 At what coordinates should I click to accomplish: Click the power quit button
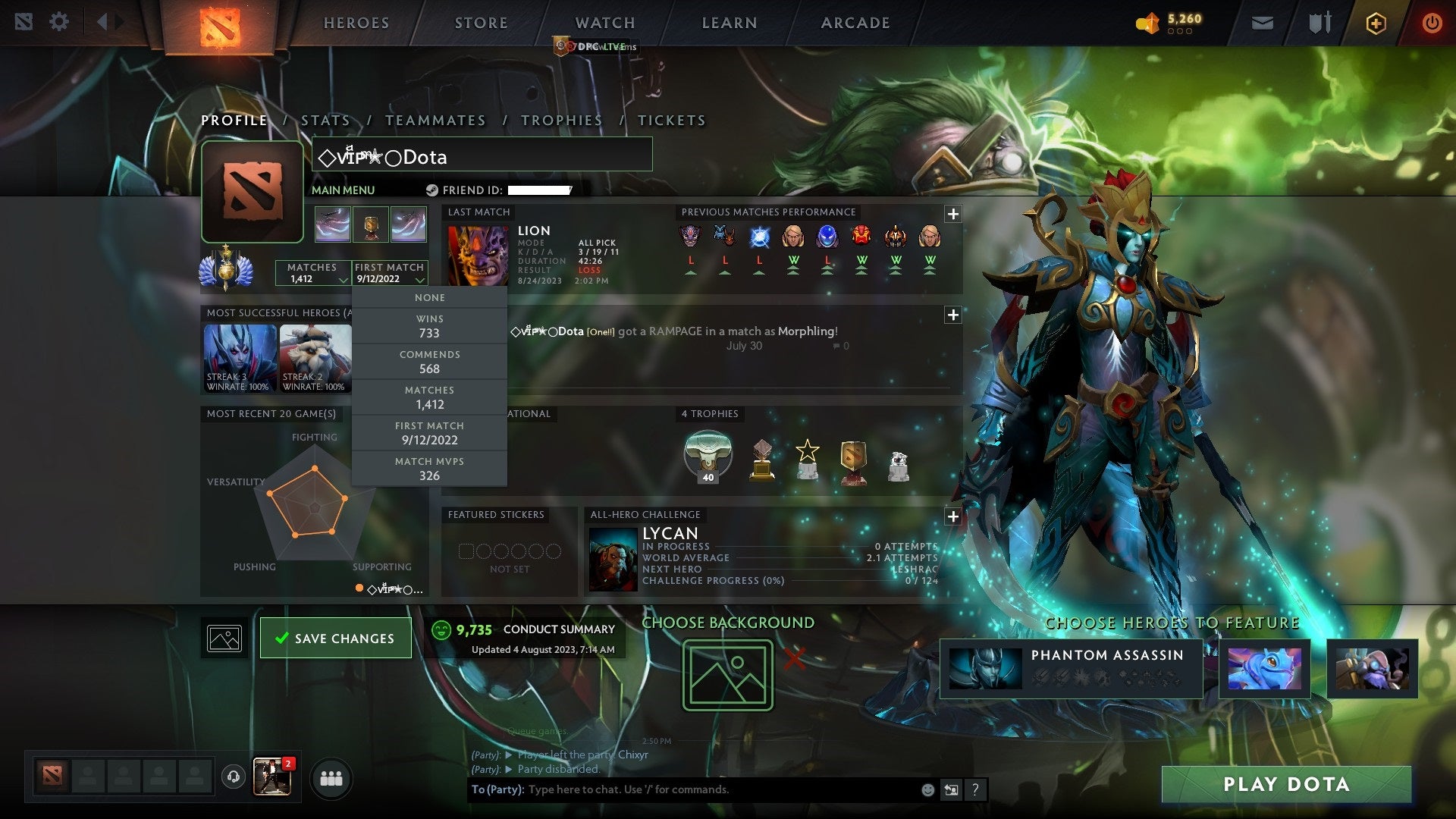click(1432, 23)
